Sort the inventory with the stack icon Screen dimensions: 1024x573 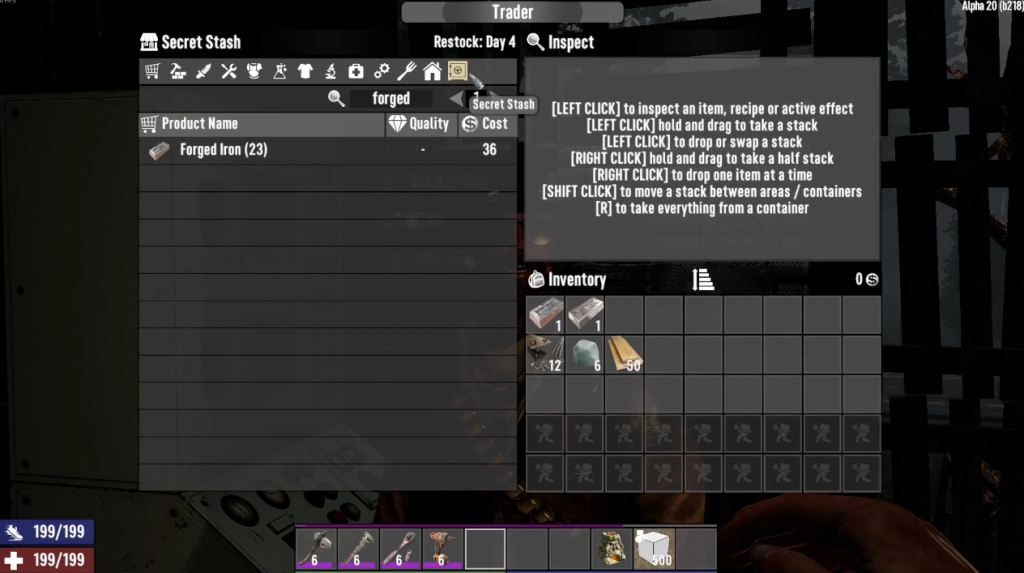703,280
